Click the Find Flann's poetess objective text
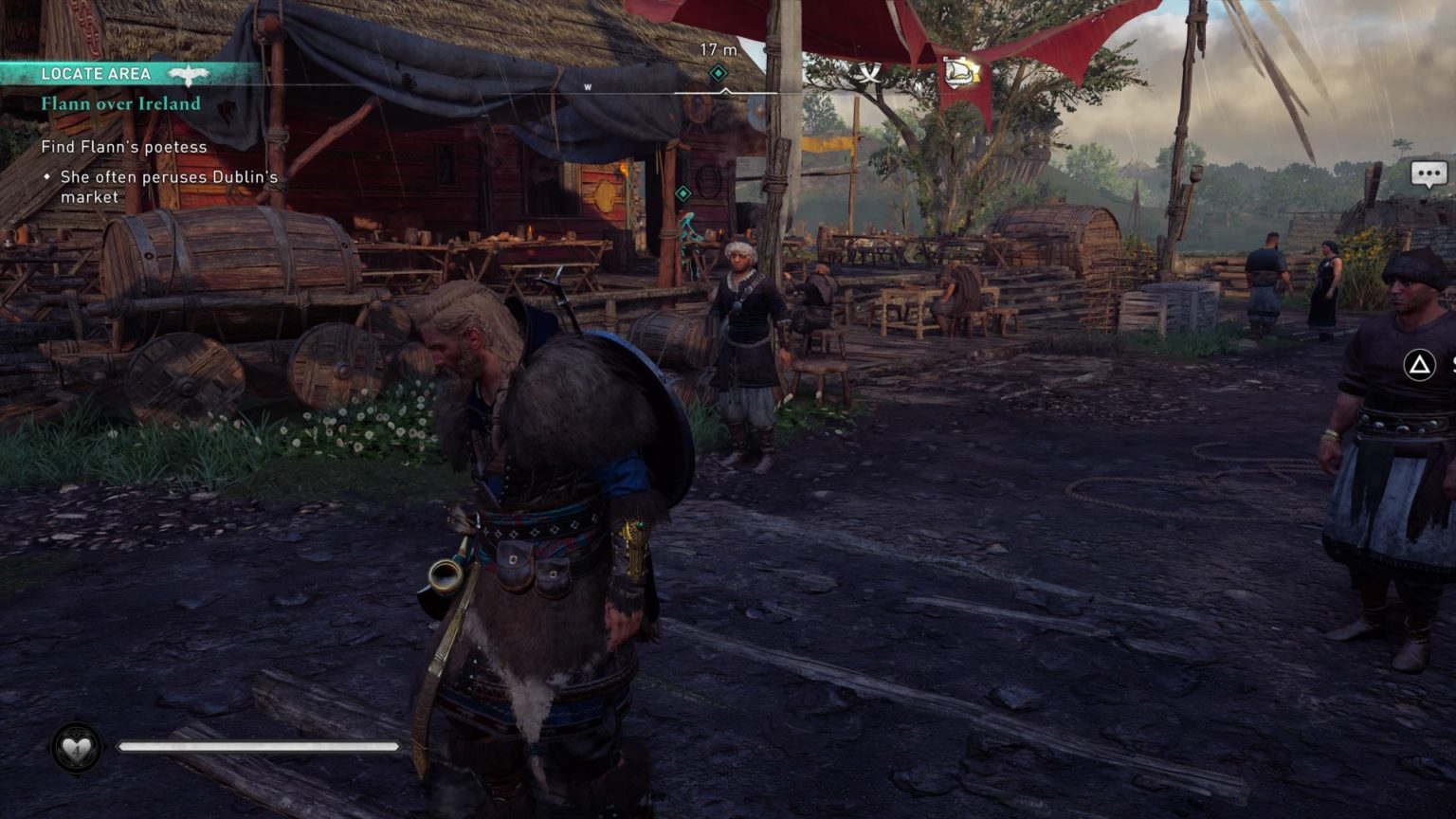1456x819 pixels. click(x=124, y=147)
